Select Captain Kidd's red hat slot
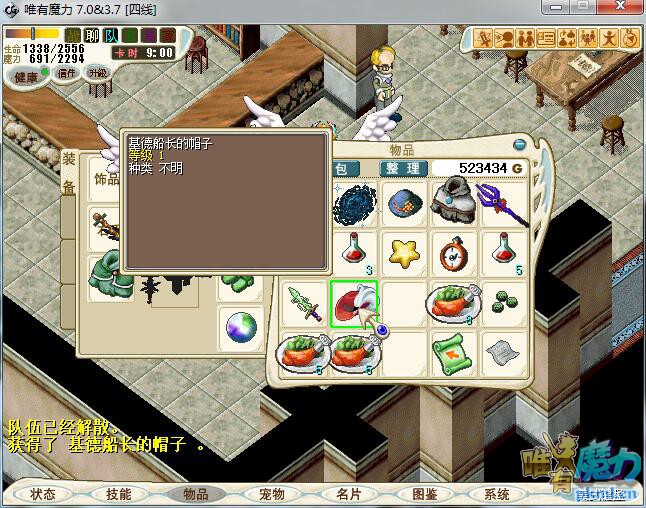The height and width of the screenshot is (508, 646). point(353,304)
